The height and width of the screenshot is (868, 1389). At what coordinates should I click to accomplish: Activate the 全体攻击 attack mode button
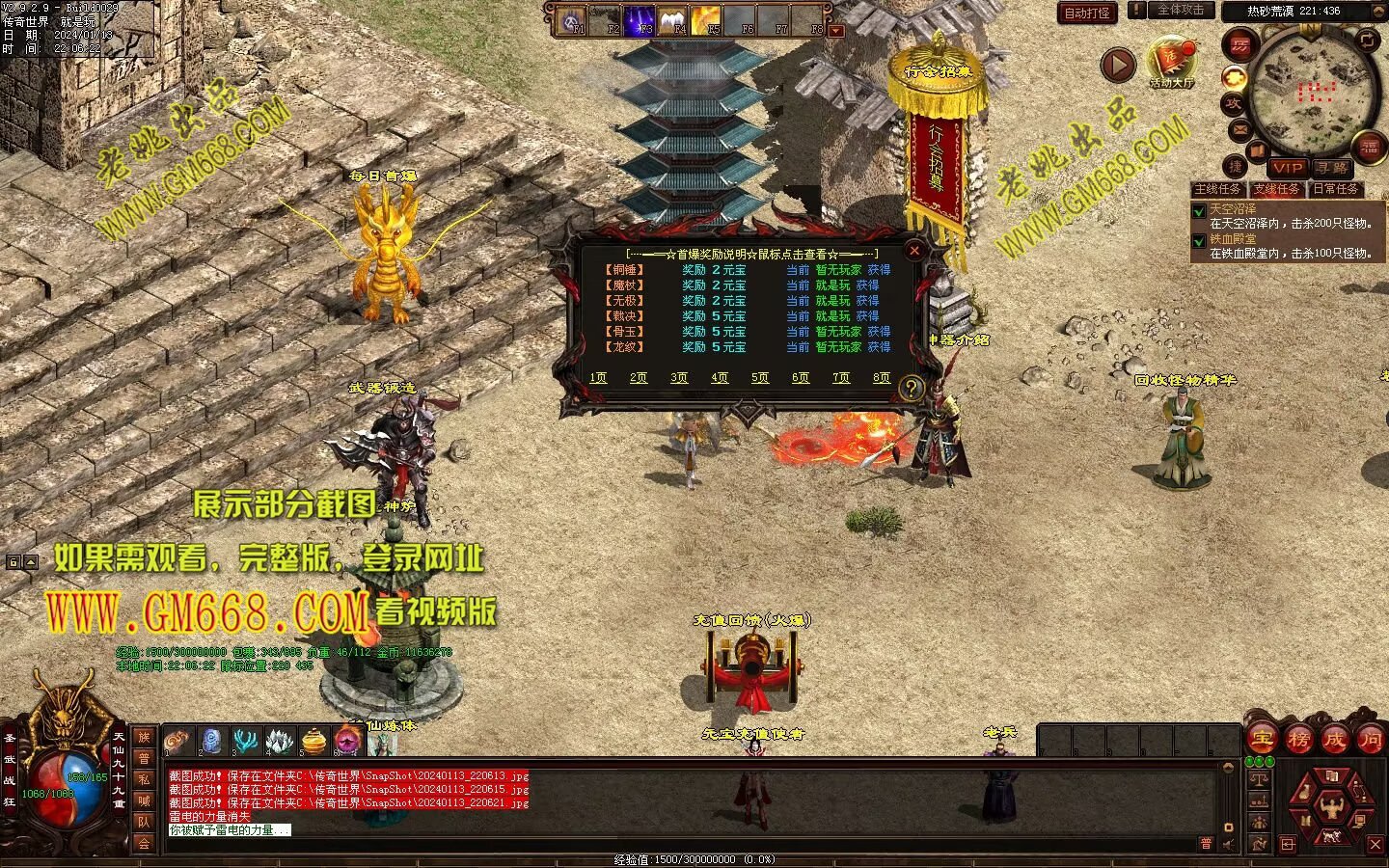(x=1180, y=11)
